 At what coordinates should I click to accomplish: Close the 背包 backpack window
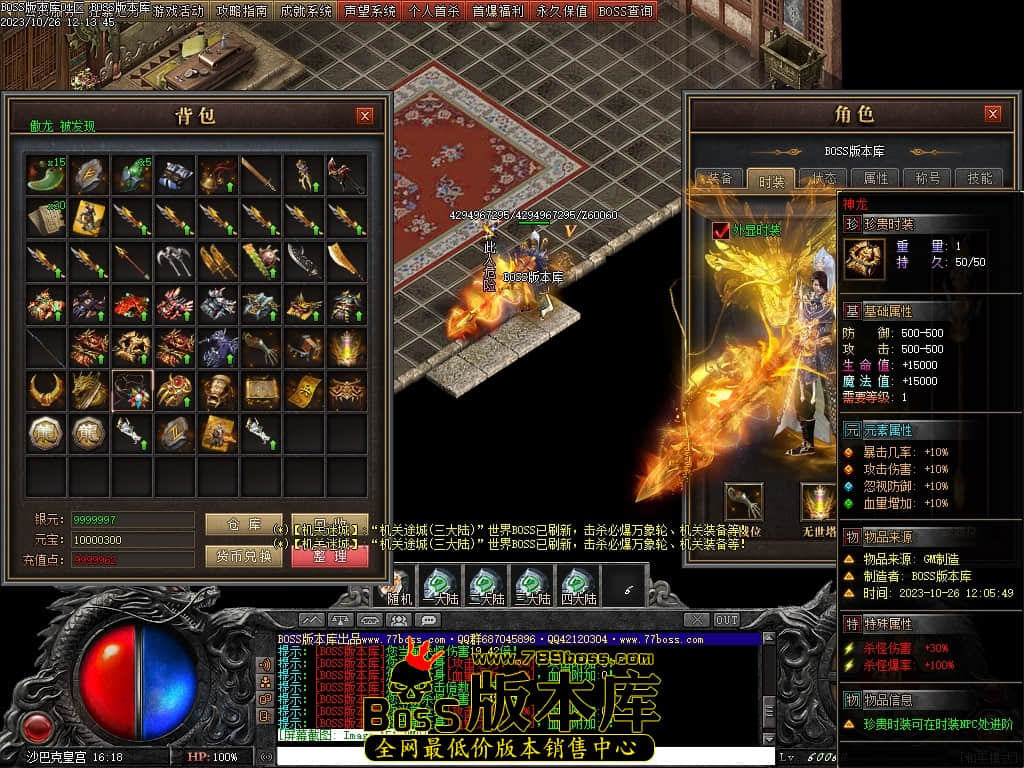pyautogui.click(x=365, y=115)
